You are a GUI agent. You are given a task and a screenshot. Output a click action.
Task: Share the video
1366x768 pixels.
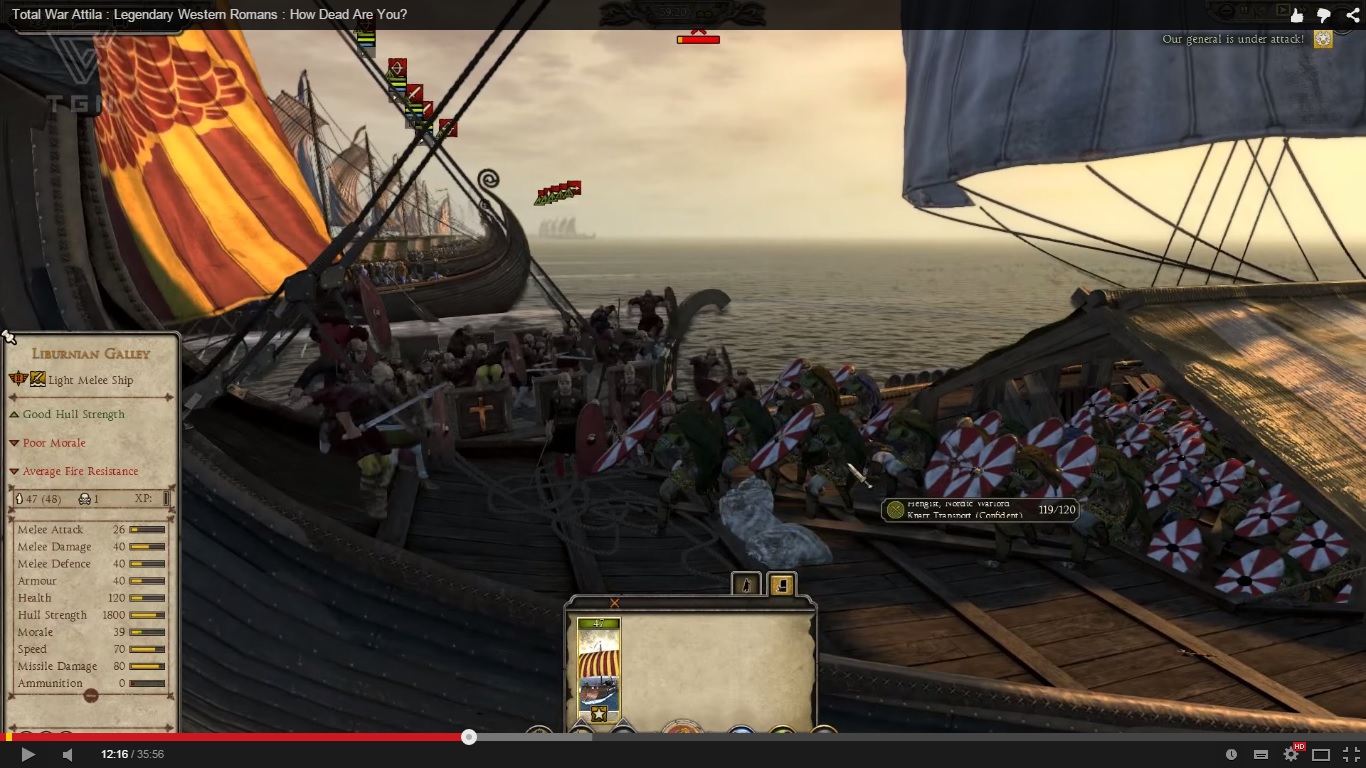[x=1350, y=15]
